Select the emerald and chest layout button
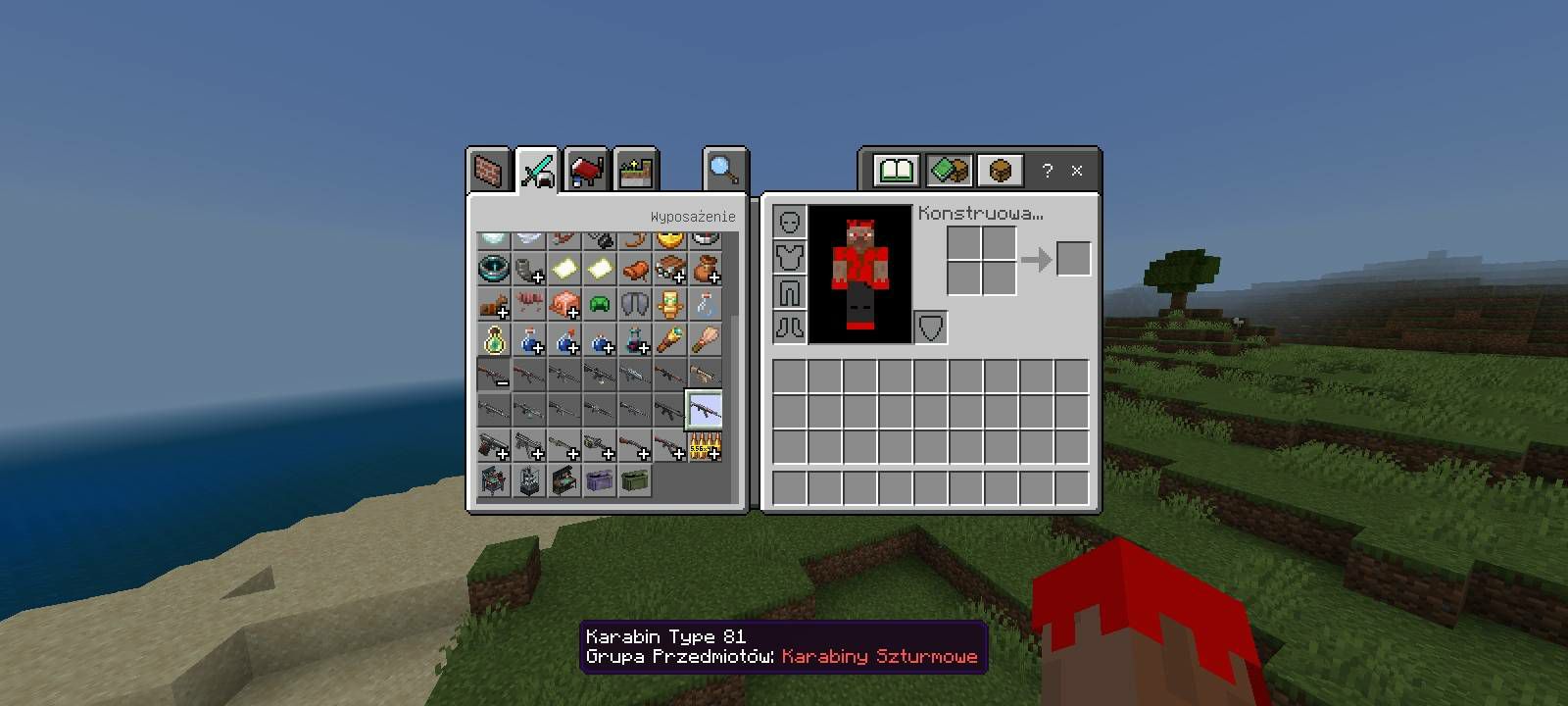This screenshot has width=1568, height=706. 948,171
